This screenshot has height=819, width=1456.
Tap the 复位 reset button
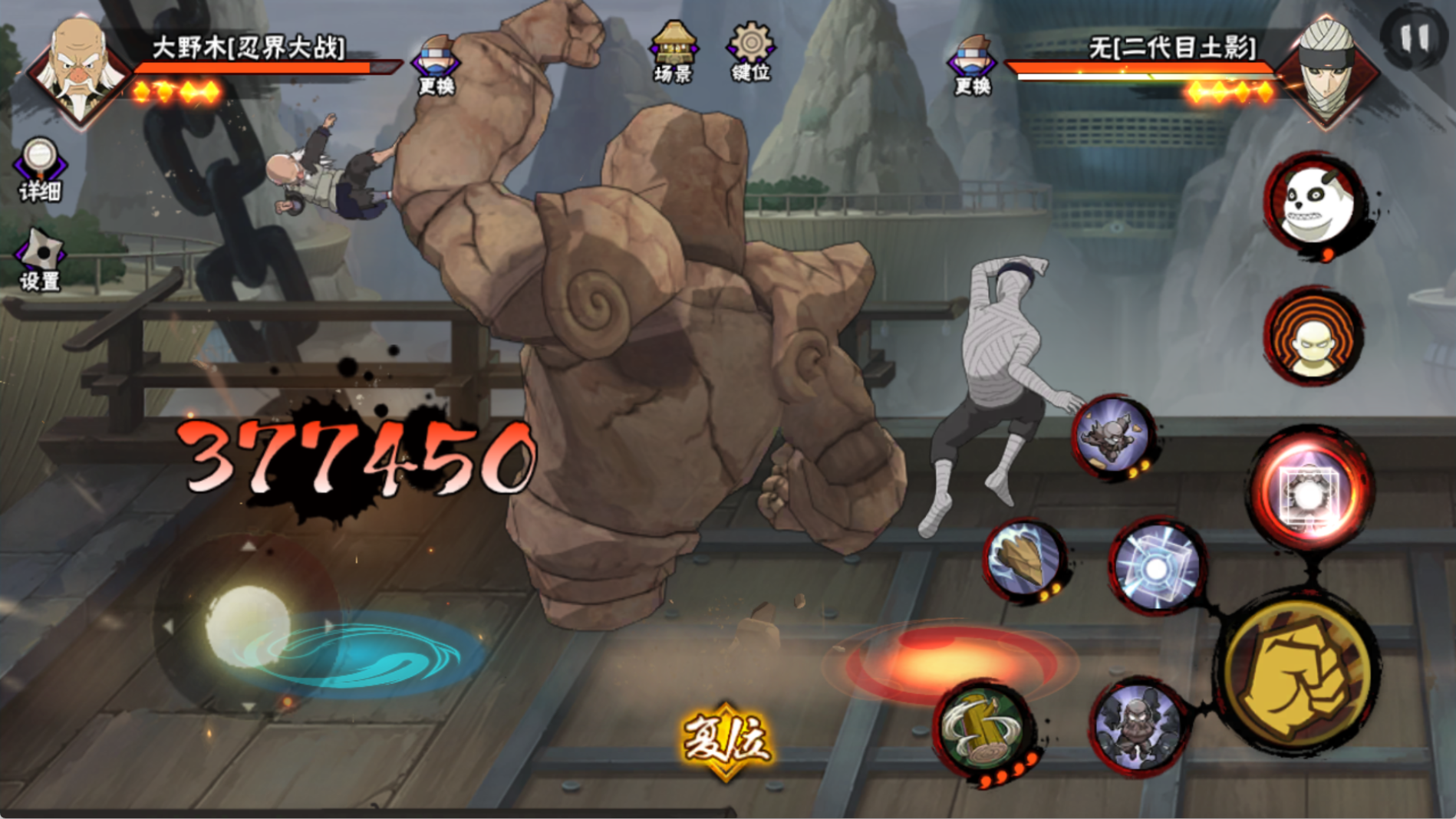click(x=725, y=740)
